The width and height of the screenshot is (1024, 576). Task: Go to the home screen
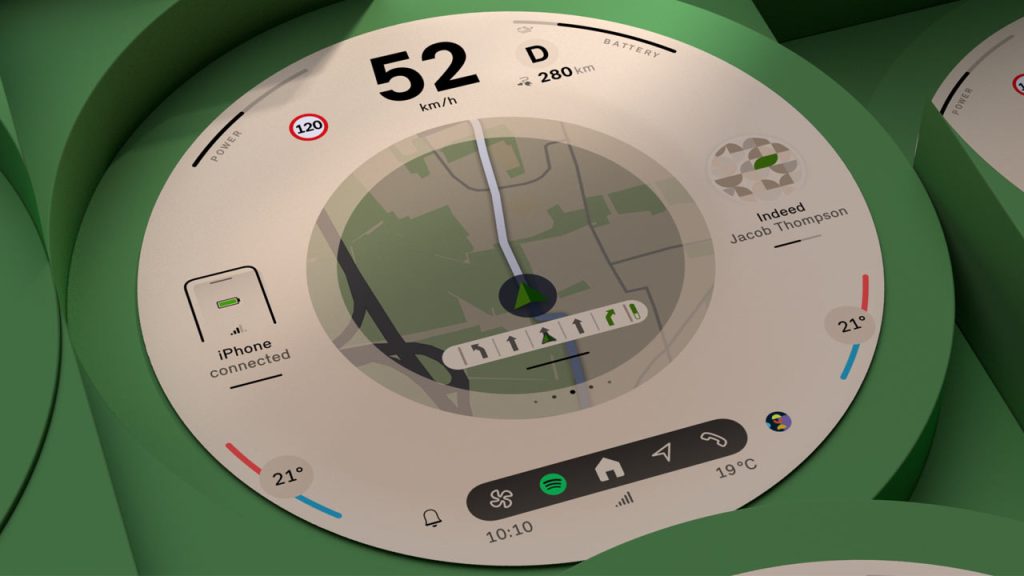tap(607, 469)
